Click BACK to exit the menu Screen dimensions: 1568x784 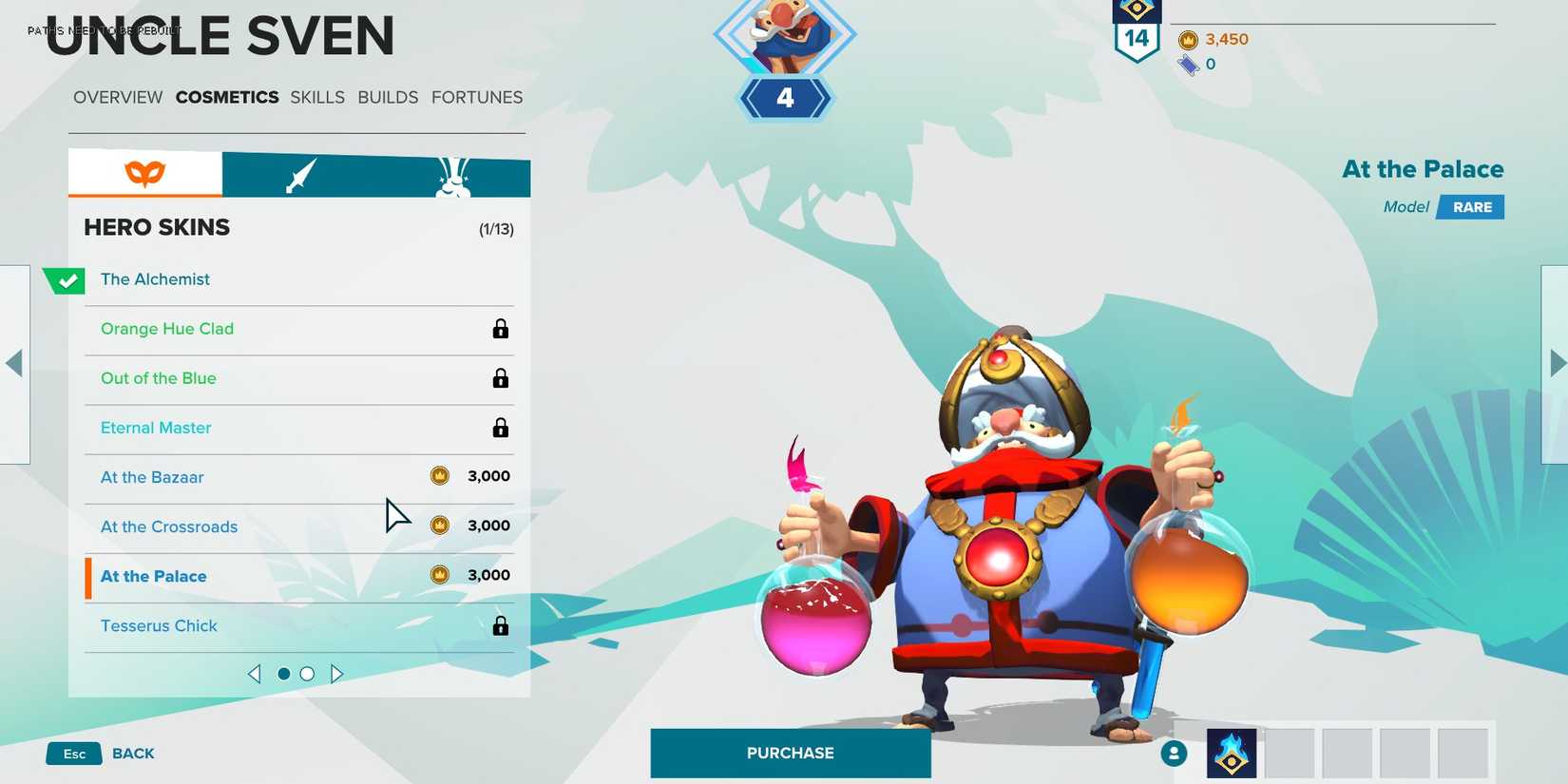132,753
